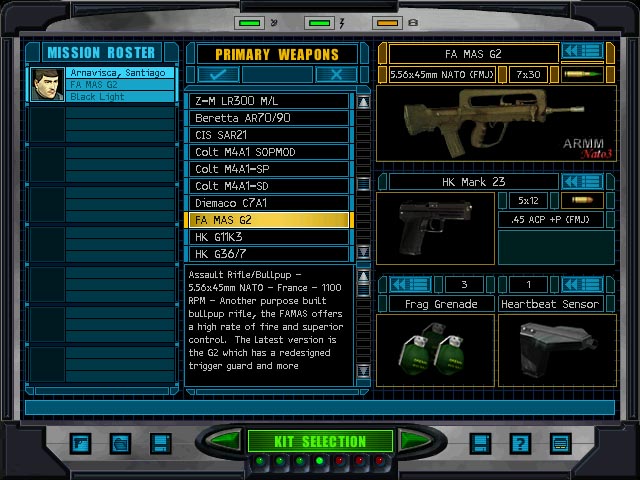Screen dimensions: 640x480
Task: Choose the Z-M LR300 M/L rifle
Action: pos(269,101)
